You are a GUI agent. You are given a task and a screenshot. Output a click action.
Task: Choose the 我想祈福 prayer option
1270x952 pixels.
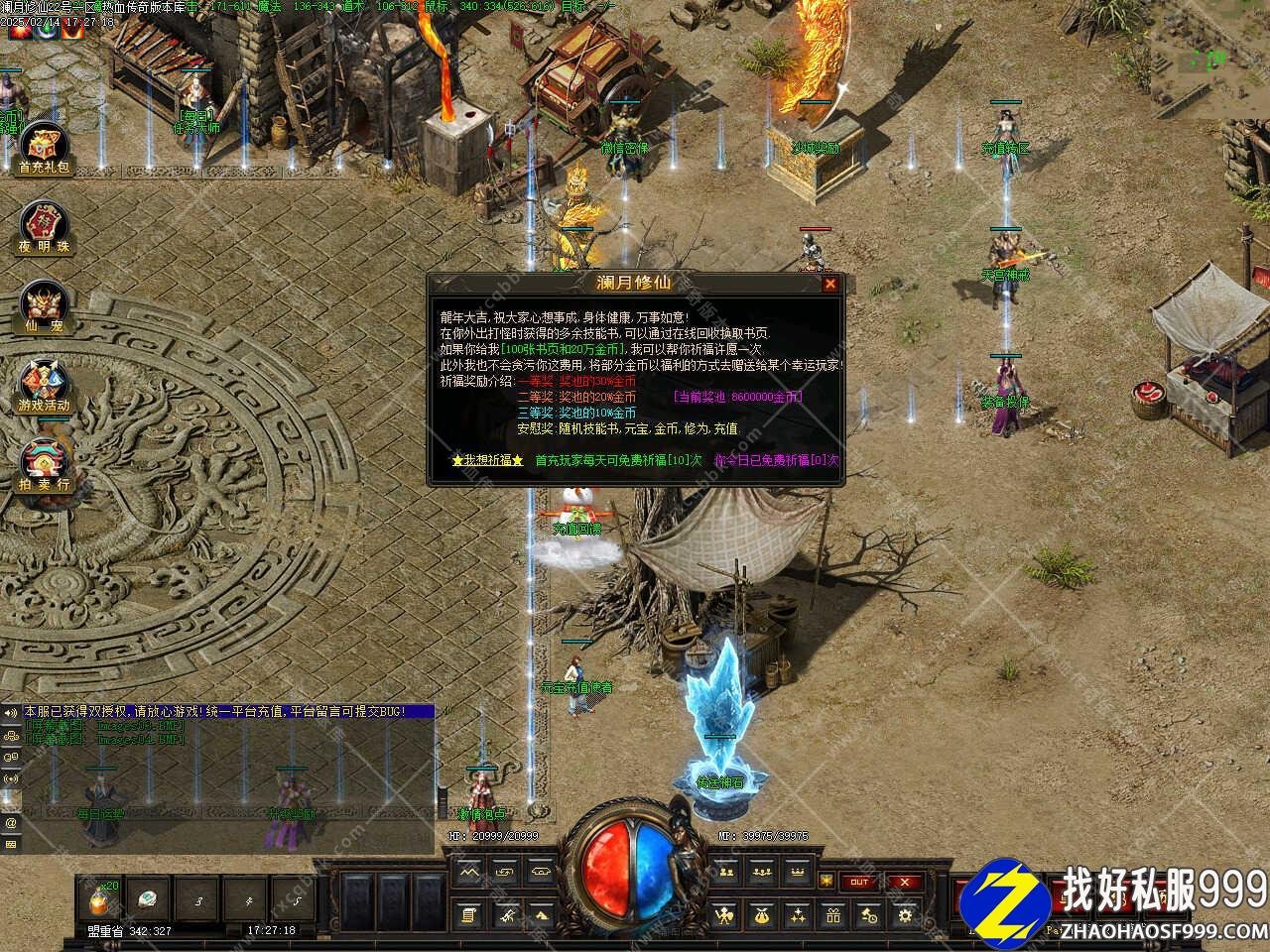[486, 460]
